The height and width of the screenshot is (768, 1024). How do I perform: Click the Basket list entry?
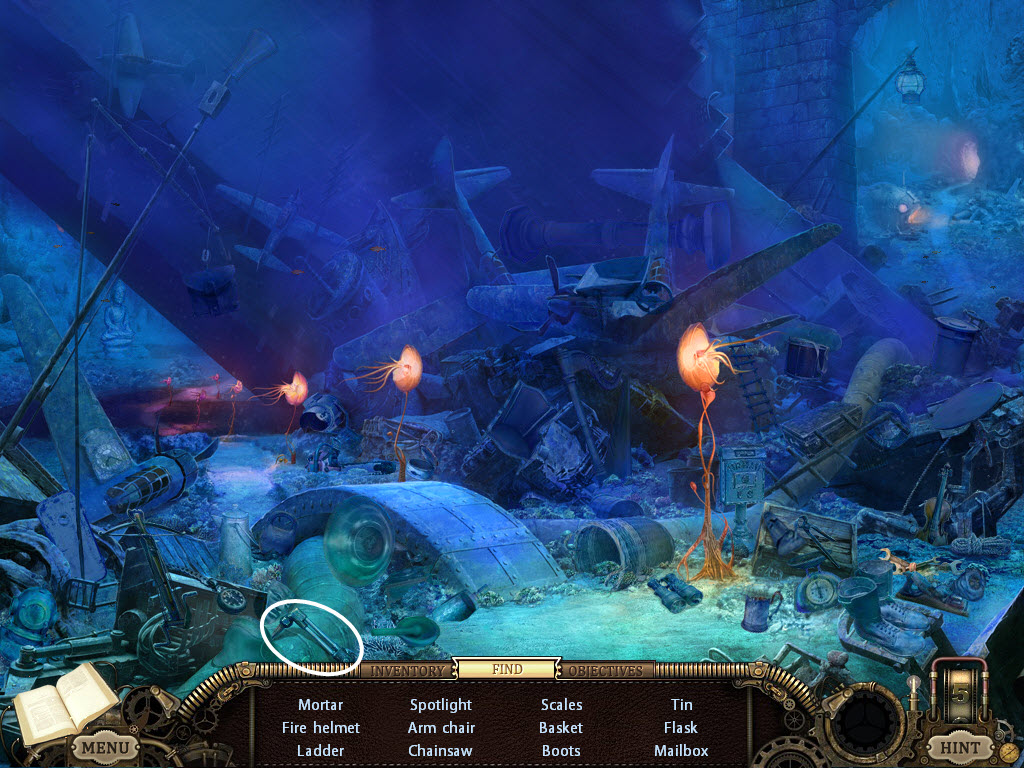[x=561, y=728]
